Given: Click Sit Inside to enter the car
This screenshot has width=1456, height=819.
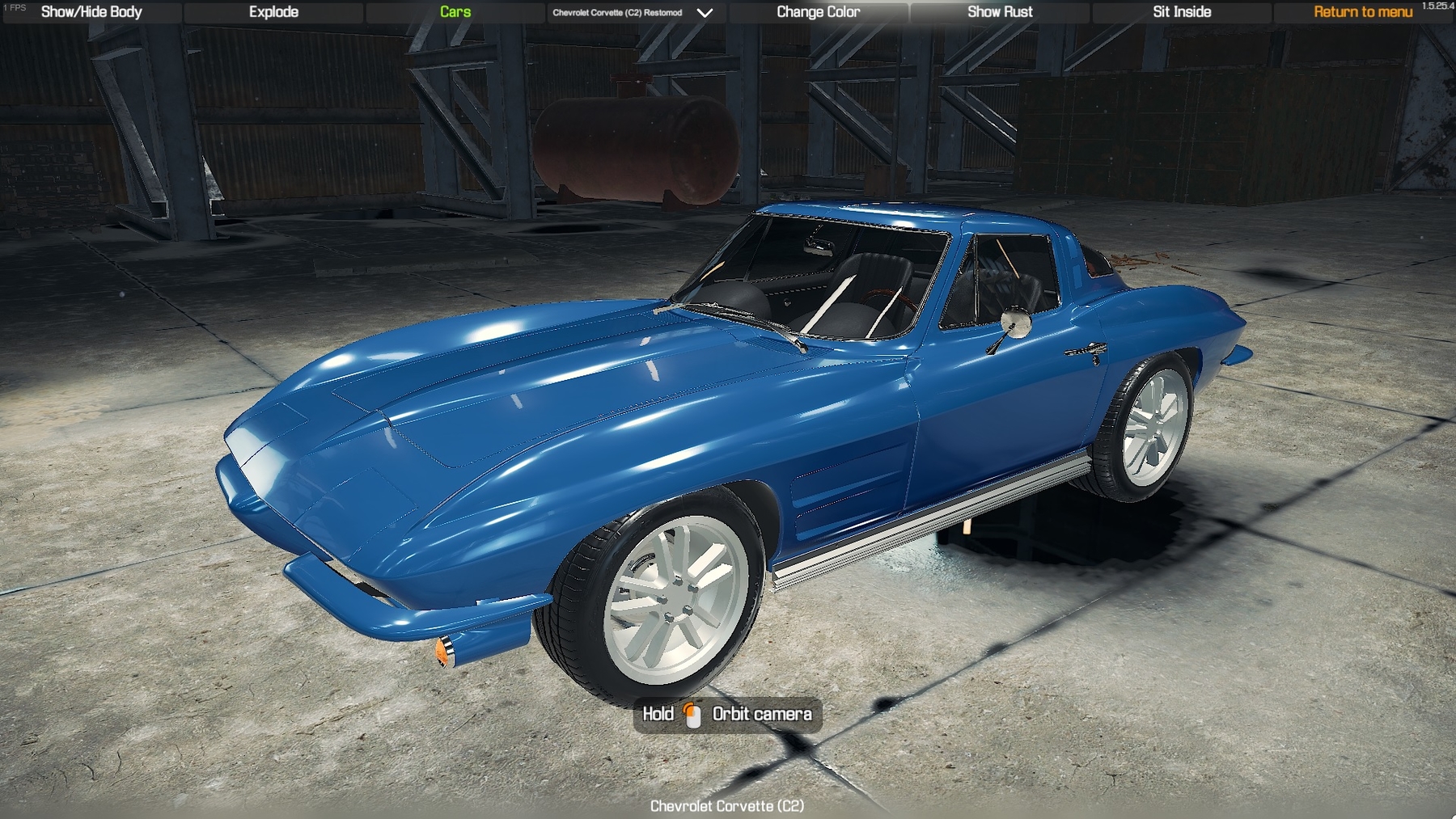Looking at the screenshot, I should point(1179,11).
